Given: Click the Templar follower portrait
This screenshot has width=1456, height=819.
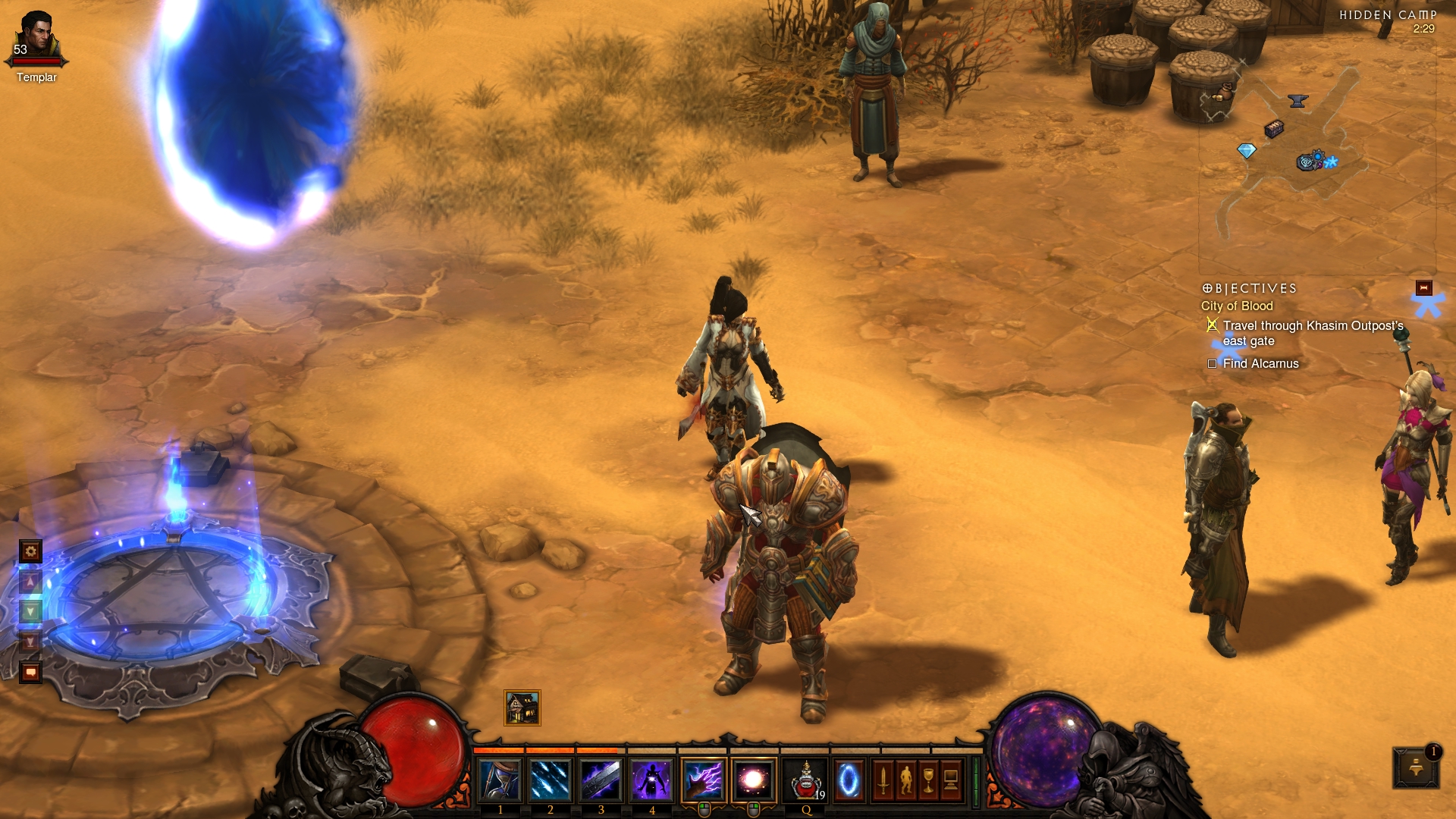Looking at the screenshot, I should click(x=36, y=38).
